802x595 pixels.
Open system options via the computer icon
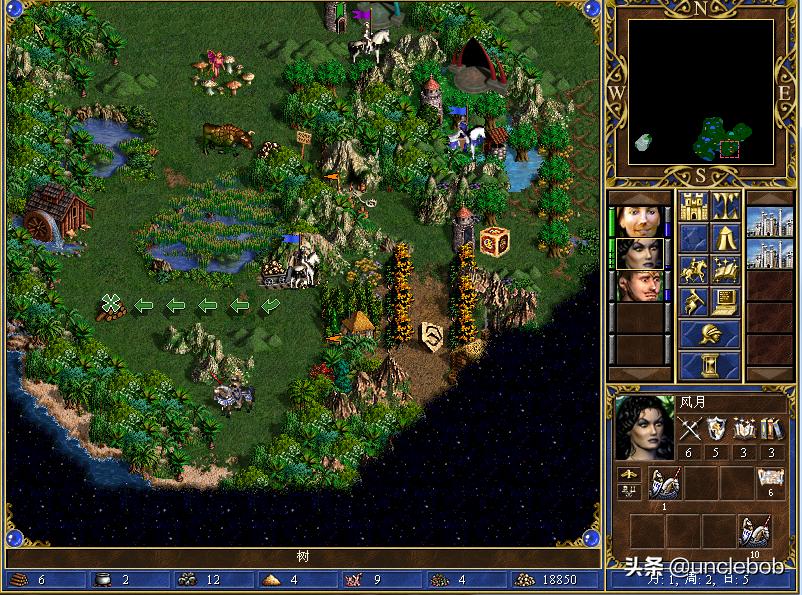coord(726,302)
